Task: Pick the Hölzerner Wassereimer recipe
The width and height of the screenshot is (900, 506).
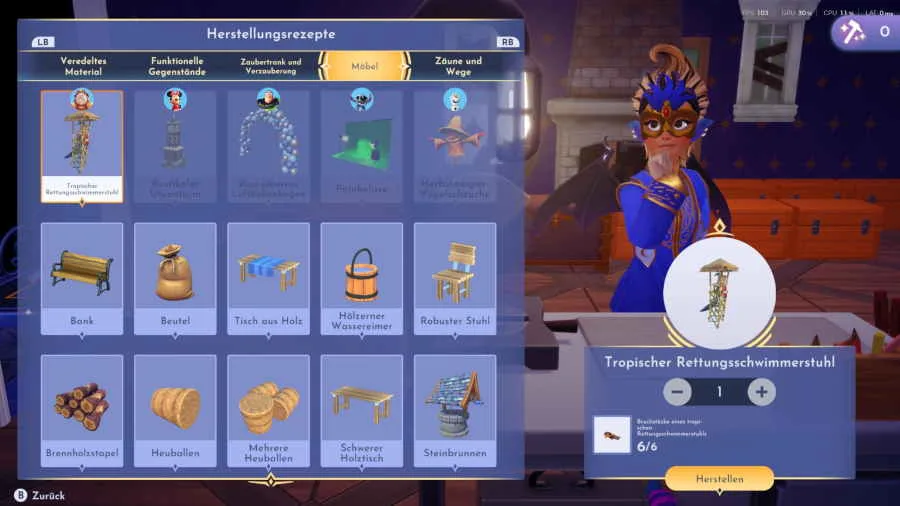Action: click(x=361, y=278)
